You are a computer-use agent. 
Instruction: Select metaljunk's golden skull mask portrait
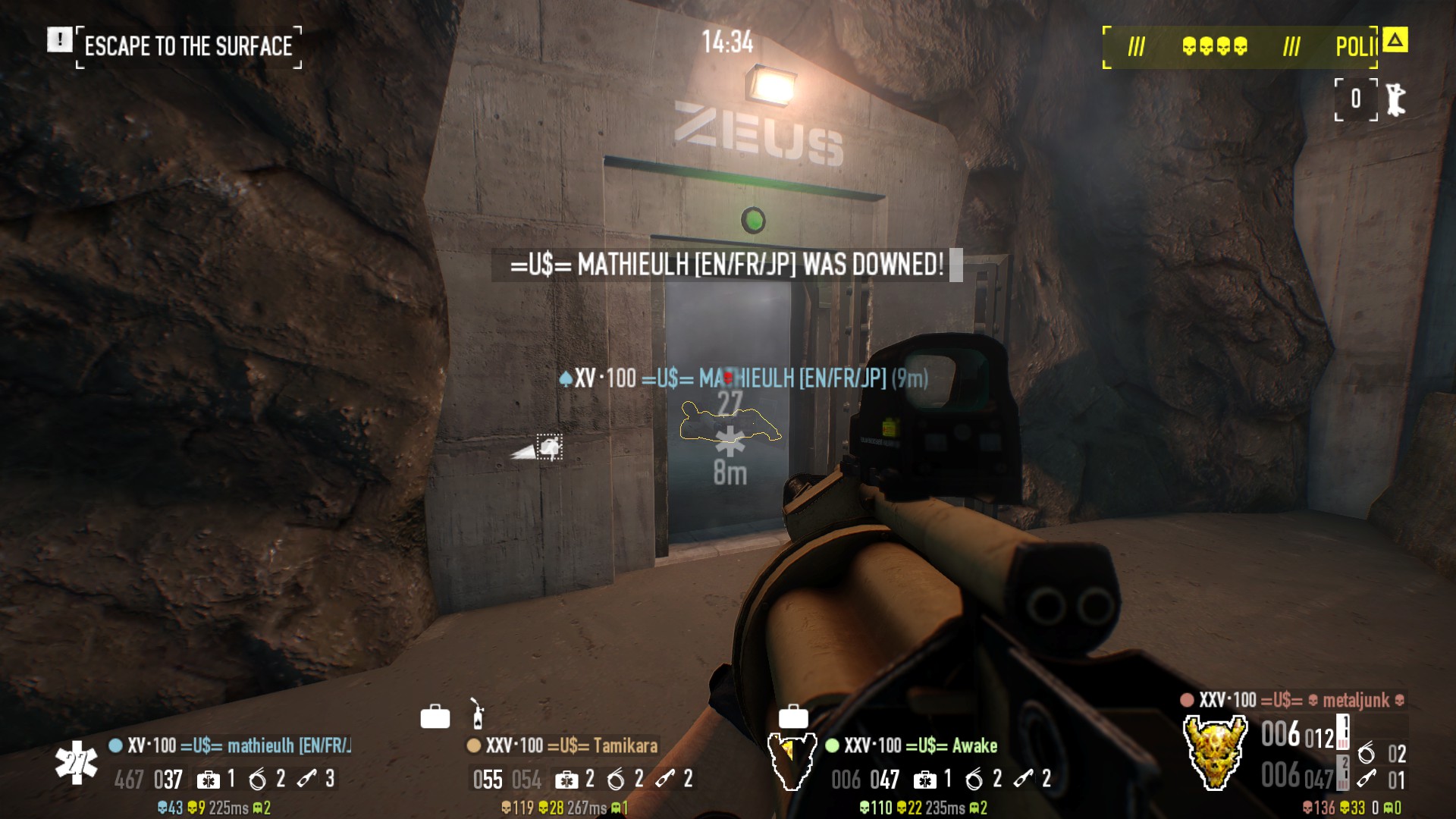(x=1215, y=752)
